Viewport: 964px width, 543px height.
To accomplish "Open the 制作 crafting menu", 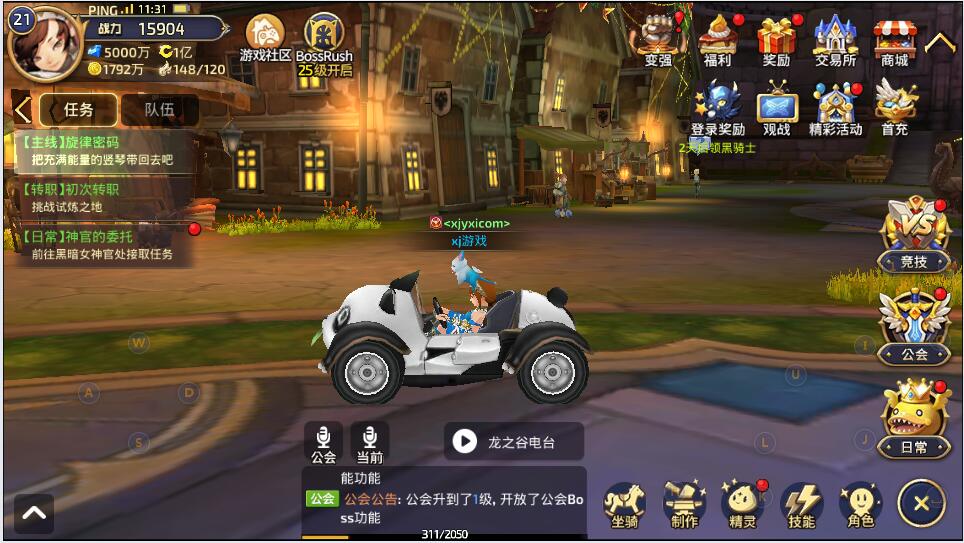I will tap(684, 504).
